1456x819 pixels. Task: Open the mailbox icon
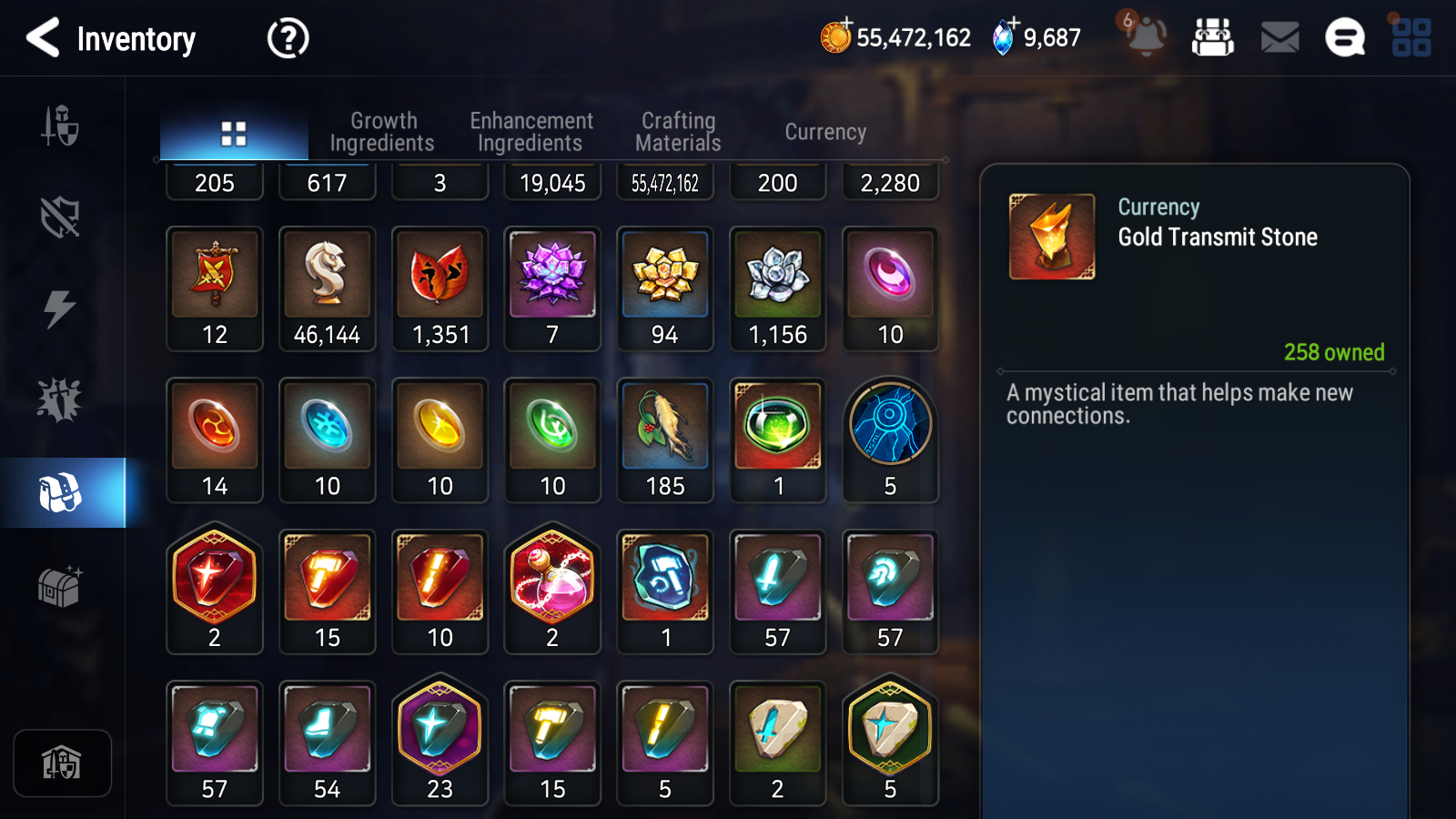pos(1279,38)
